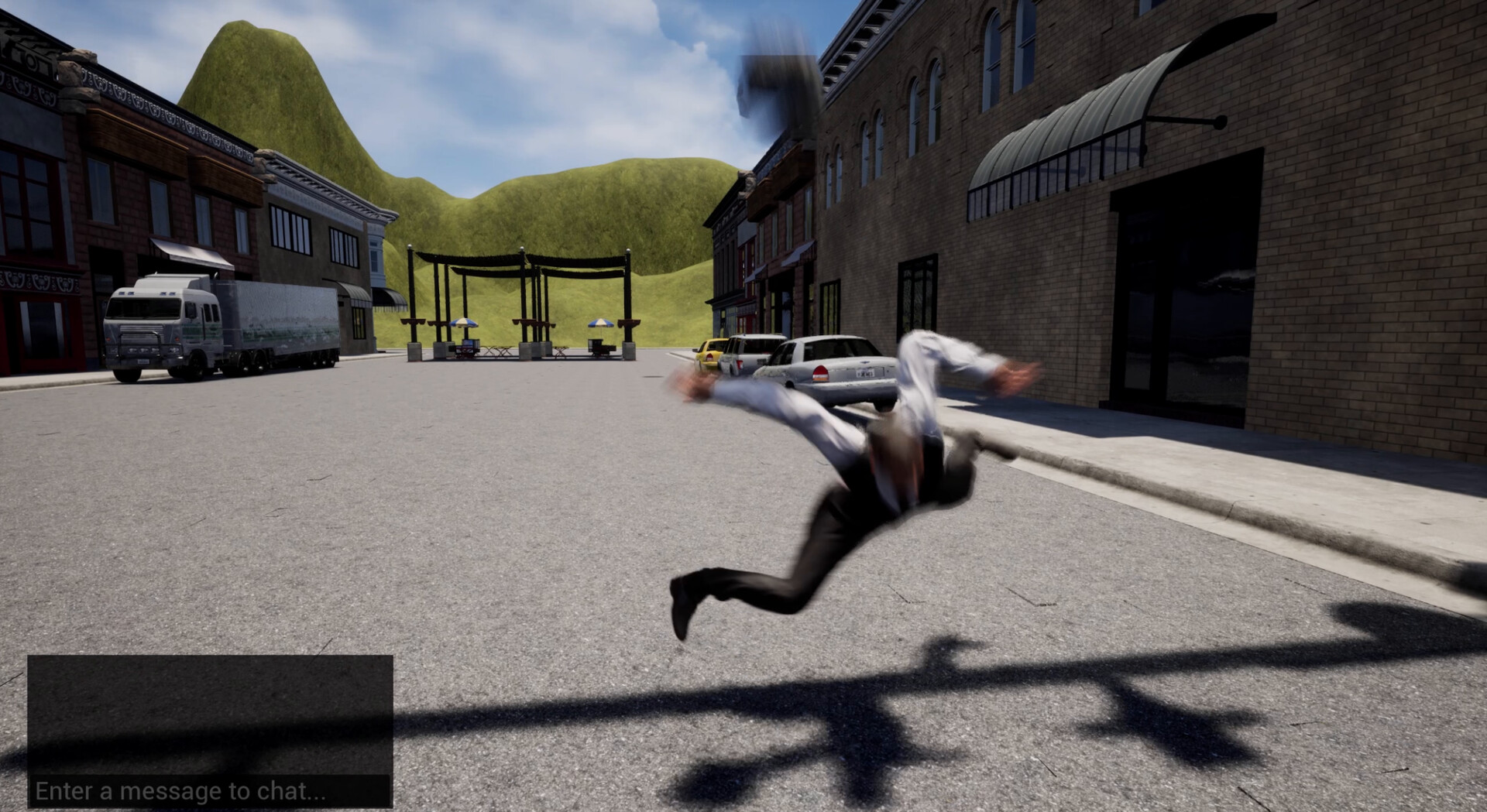1487x812 pixels.
Task: Click the second striped vendor umbrella
Action: [x=600, y=324]
